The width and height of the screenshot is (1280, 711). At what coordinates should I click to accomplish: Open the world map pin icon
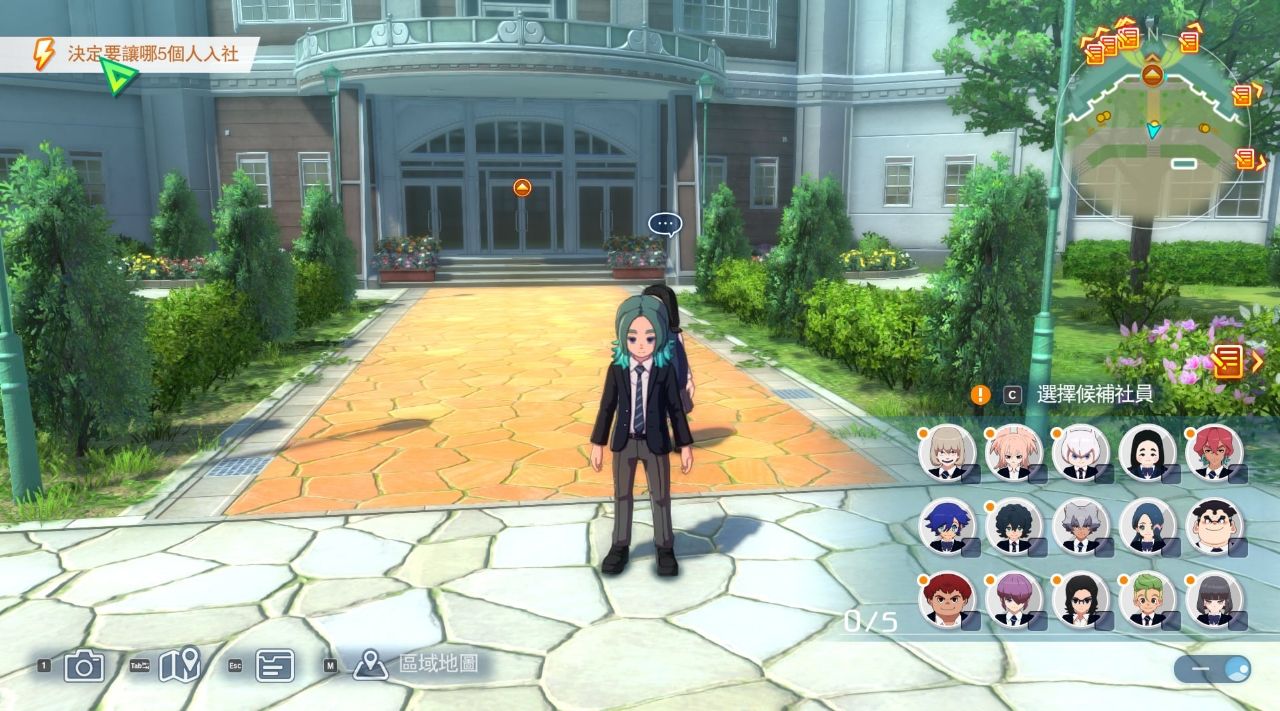tap(179, 665)
